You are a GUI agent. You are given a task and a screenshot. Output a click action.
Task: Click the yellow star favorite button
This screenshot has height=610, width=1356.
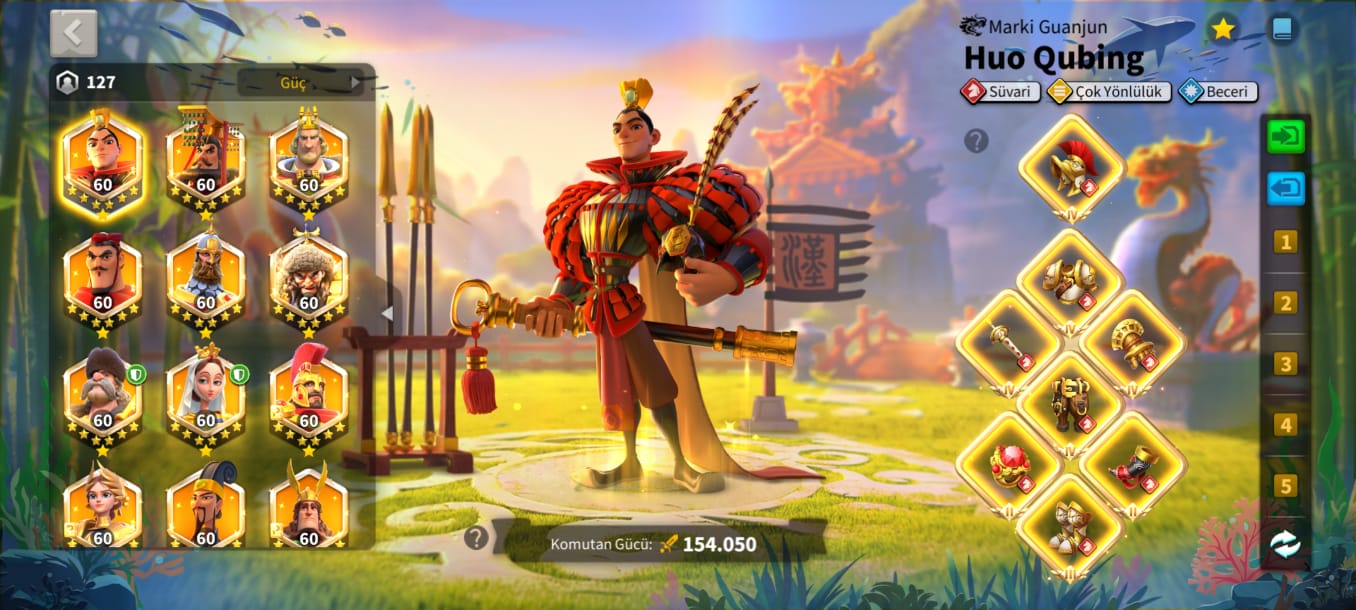tap(1222, 29)
